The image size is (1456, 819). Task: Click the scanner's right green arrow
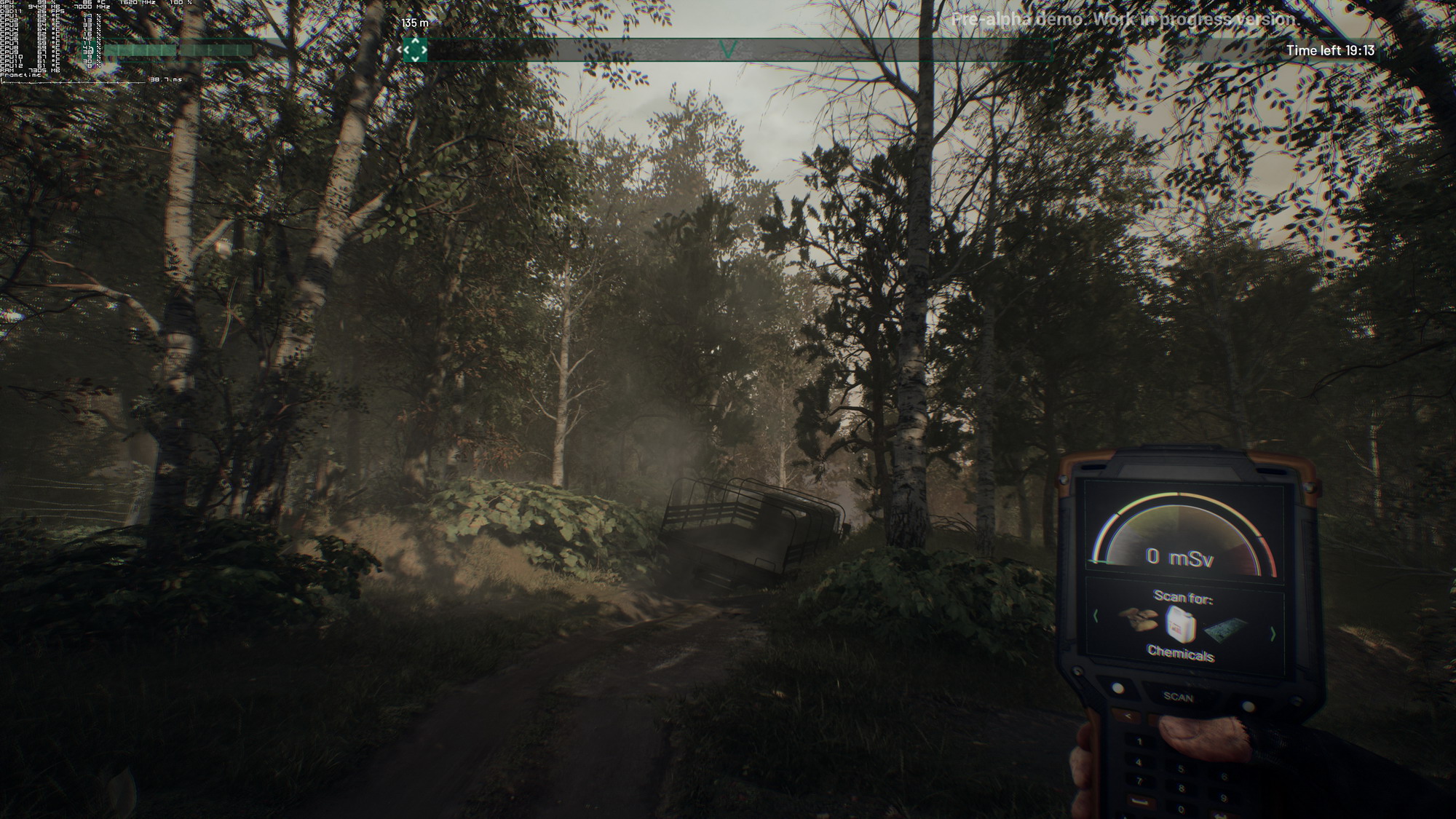(x=1273, y=634)
